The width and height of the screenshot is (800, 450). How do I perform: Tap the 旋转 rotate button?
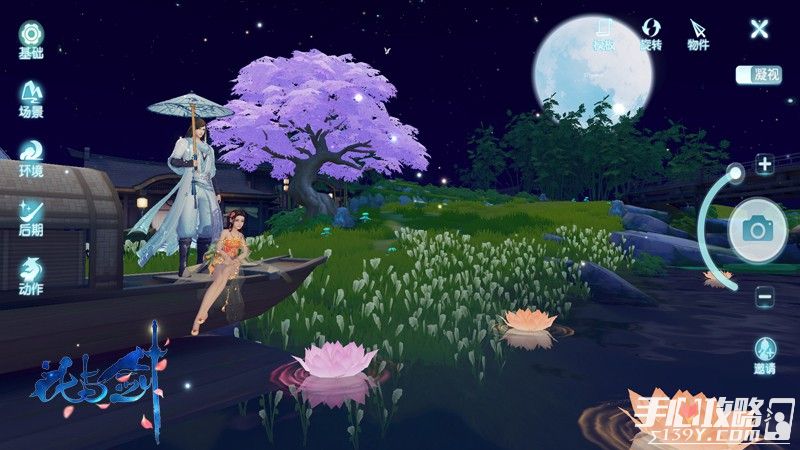[x=651, y=32]
